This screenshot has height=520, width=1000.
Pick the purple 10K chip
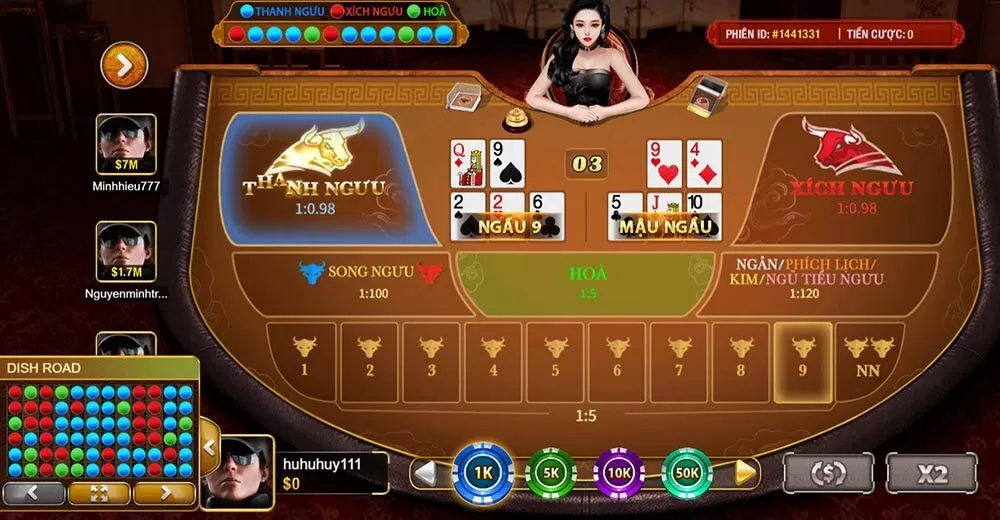tap(619, 473)
